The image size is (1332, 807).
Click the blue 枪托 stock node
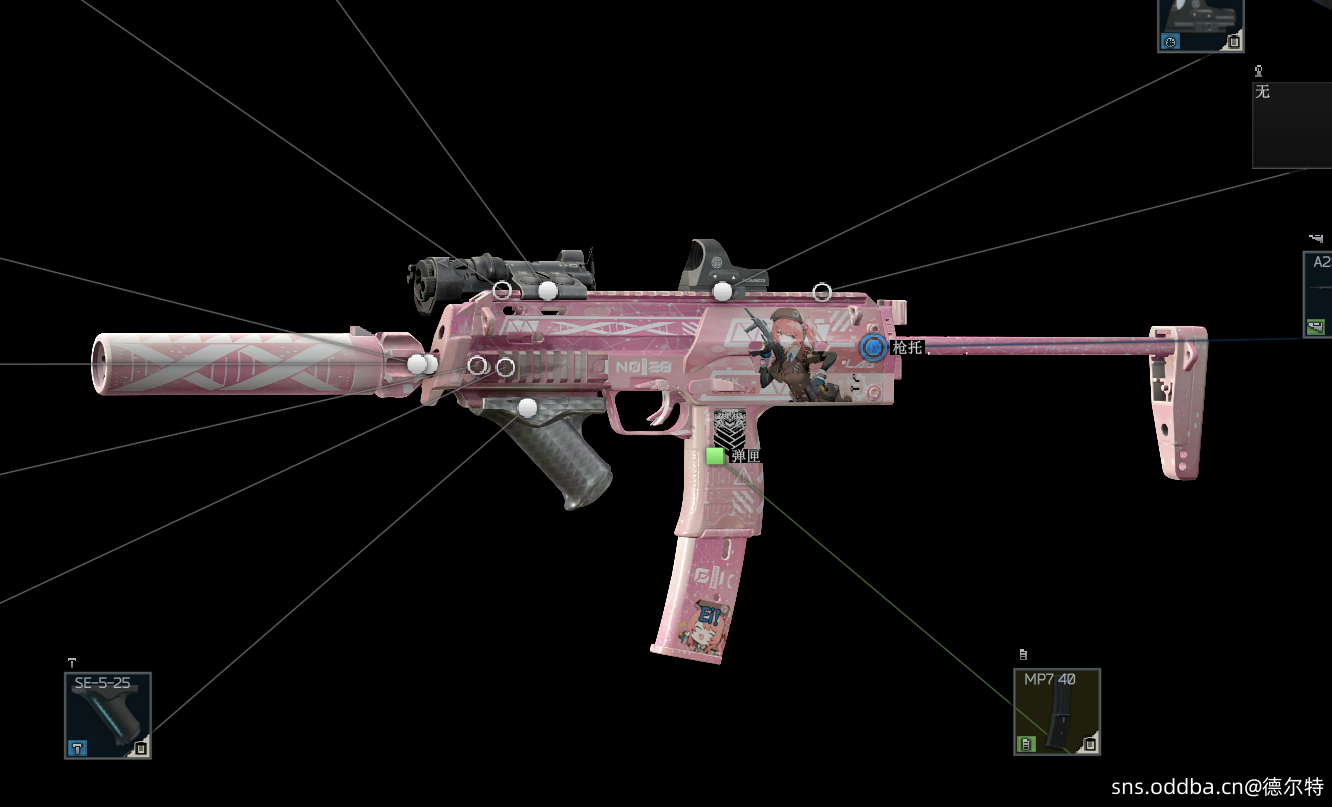tap(873, 348)
